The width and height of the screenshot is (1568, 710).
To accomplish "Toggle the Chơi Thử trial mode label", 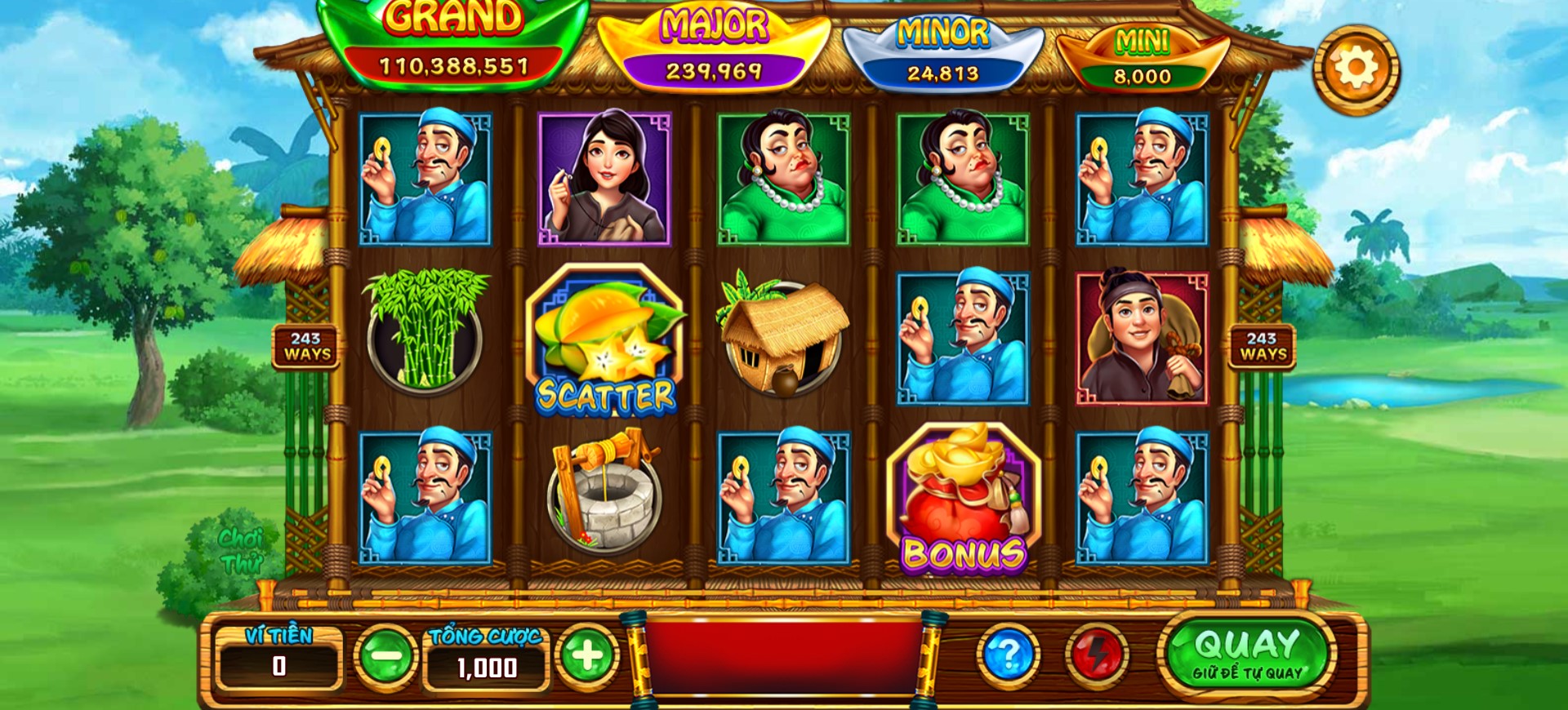I will click(x=241, y=551).
